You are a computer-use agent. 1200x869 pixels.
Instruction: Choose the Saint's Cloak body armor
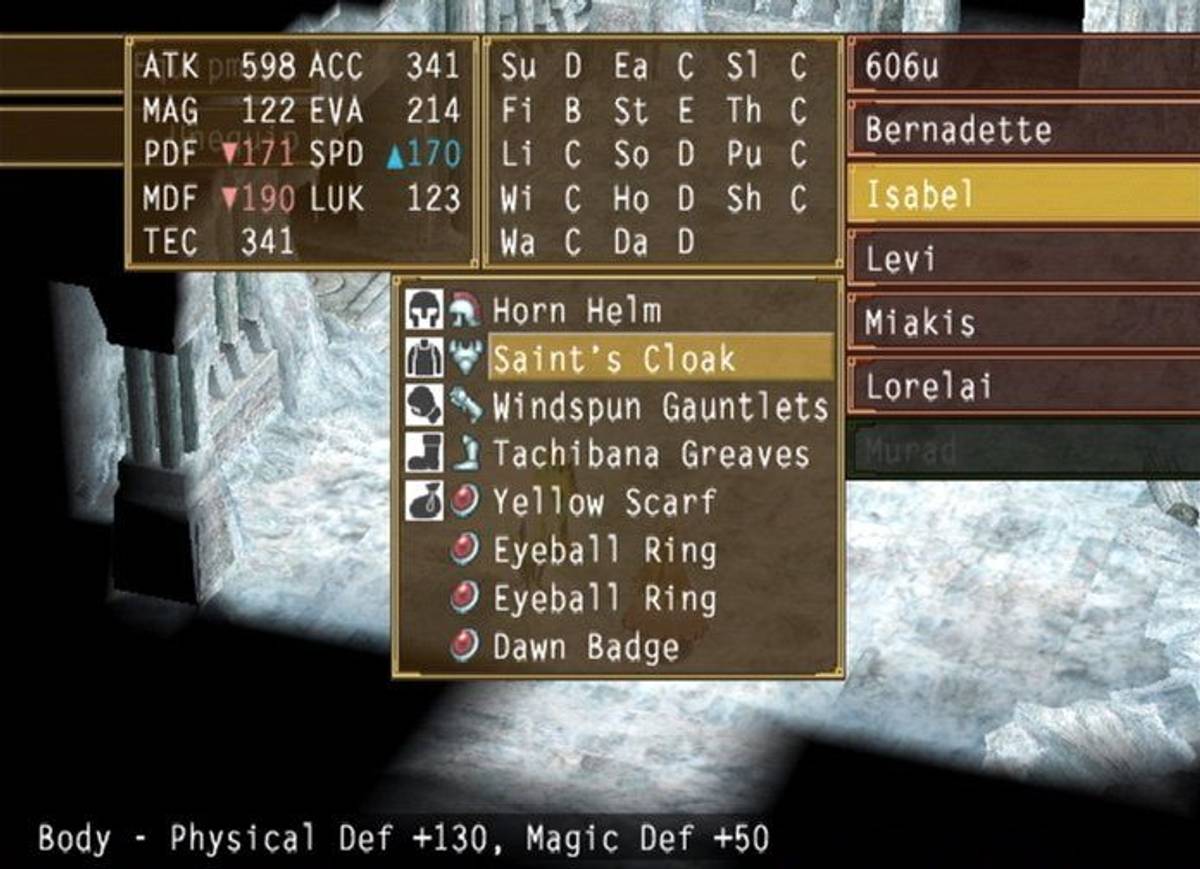[613, 359]
